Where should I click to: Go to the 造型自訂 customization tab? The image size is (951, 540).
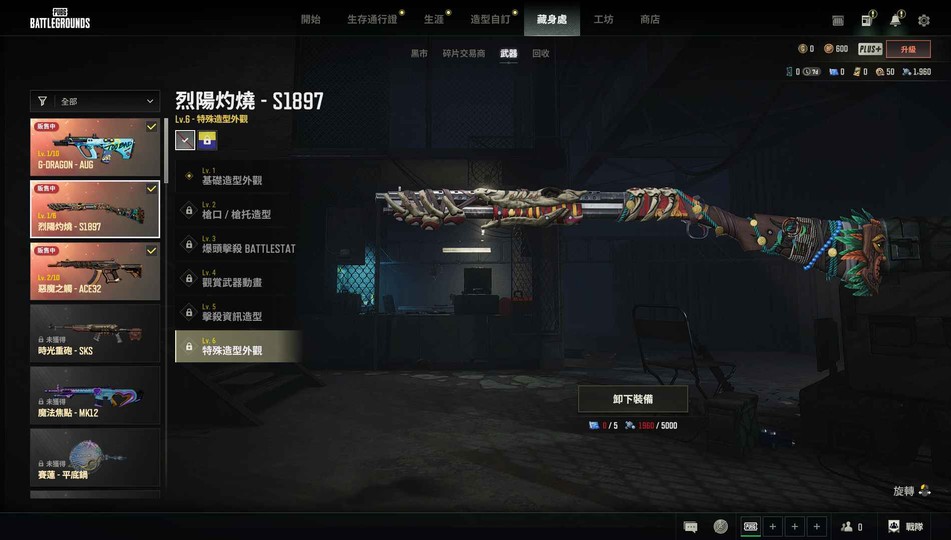(x=490, y=20)
